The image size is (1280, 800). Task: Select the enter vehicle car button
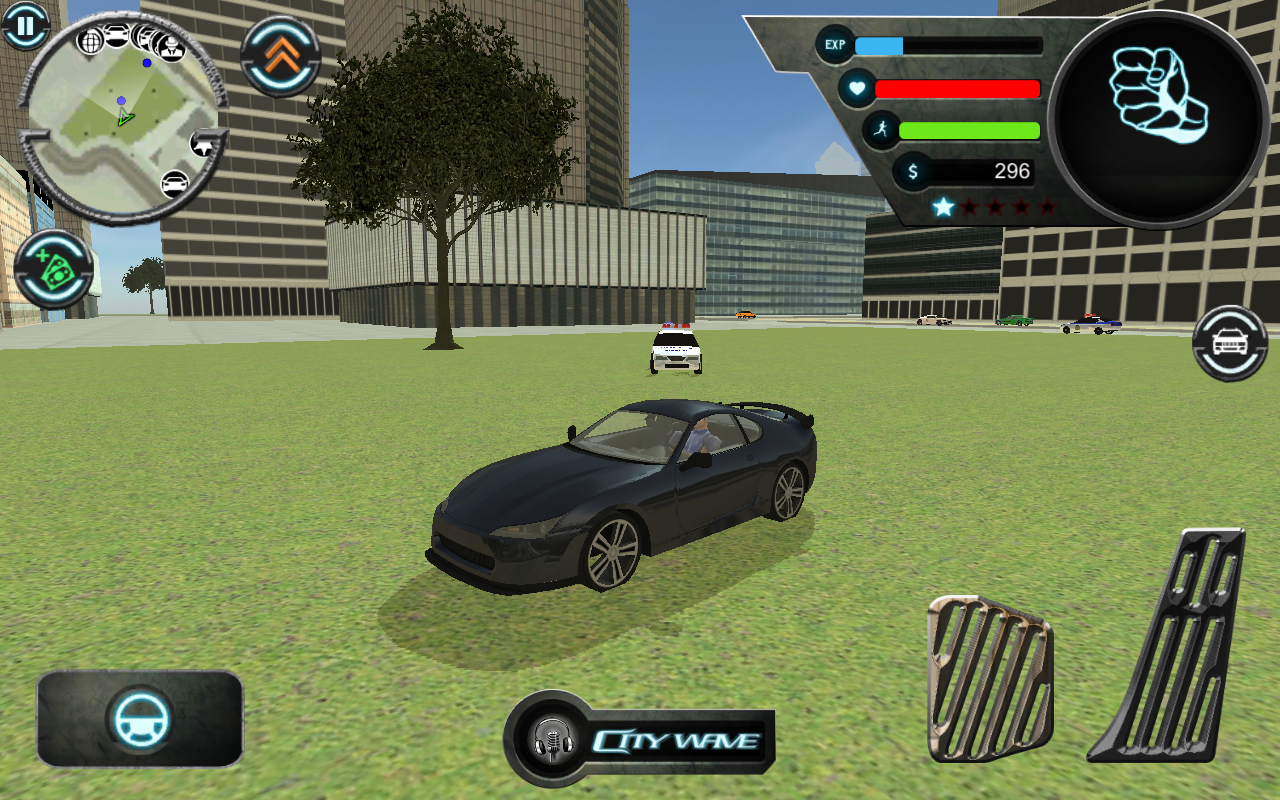point(1229,344)
